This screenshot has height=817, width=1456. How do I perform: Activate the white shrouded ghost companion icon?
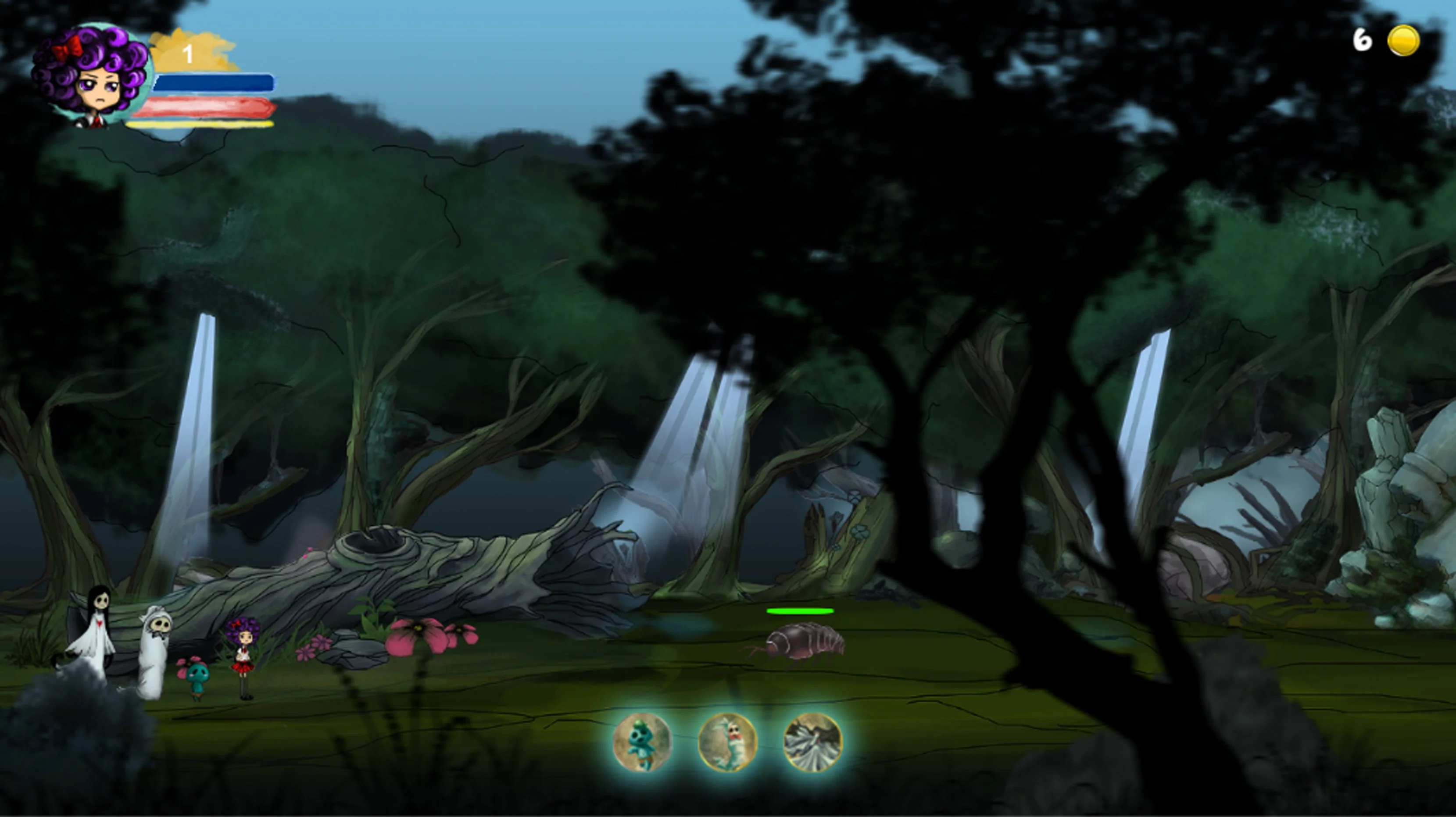click(x=728, y=742)
